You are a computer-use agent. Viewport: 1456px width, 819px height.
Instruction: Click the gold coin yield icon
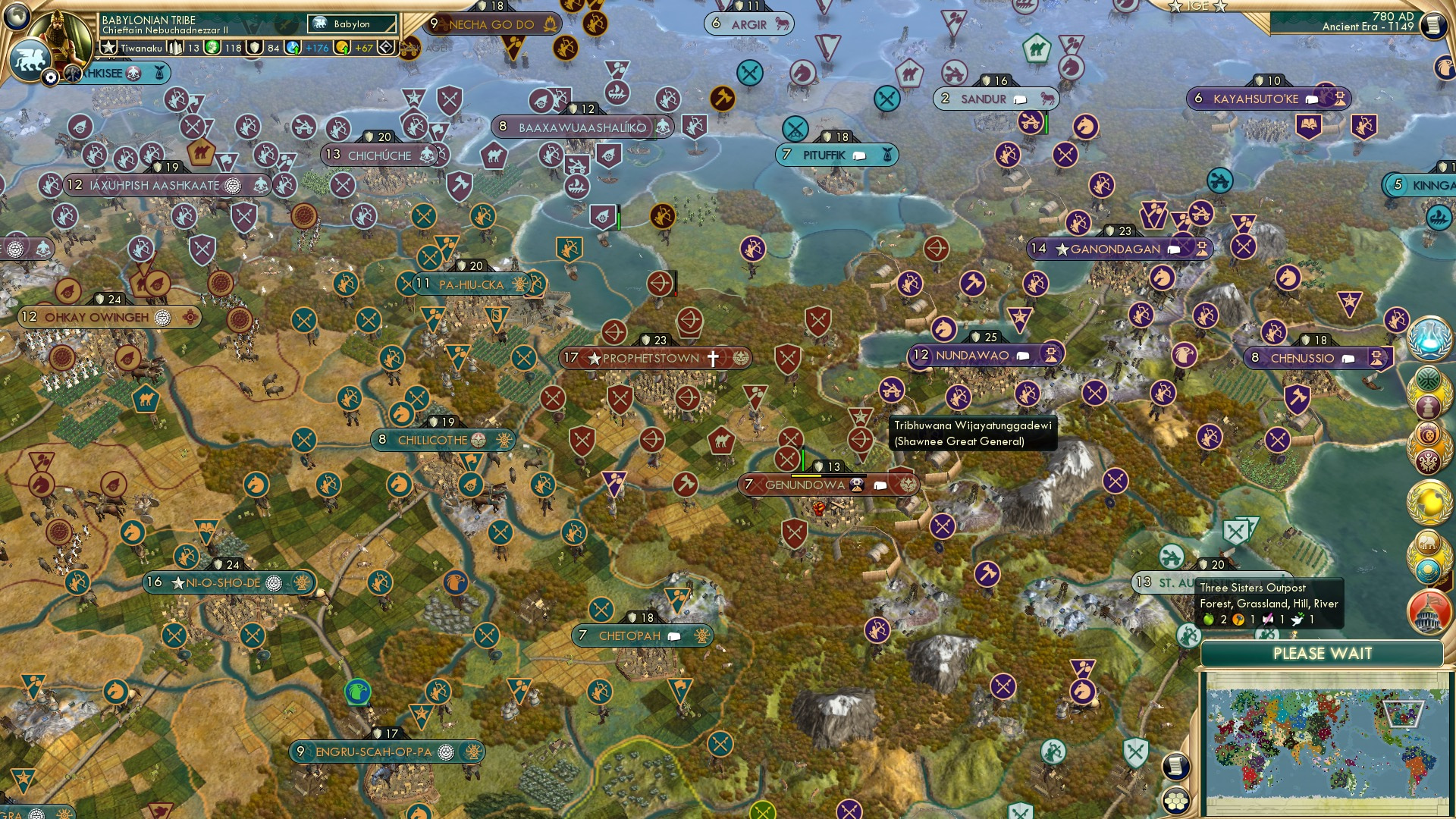[343, 48]
